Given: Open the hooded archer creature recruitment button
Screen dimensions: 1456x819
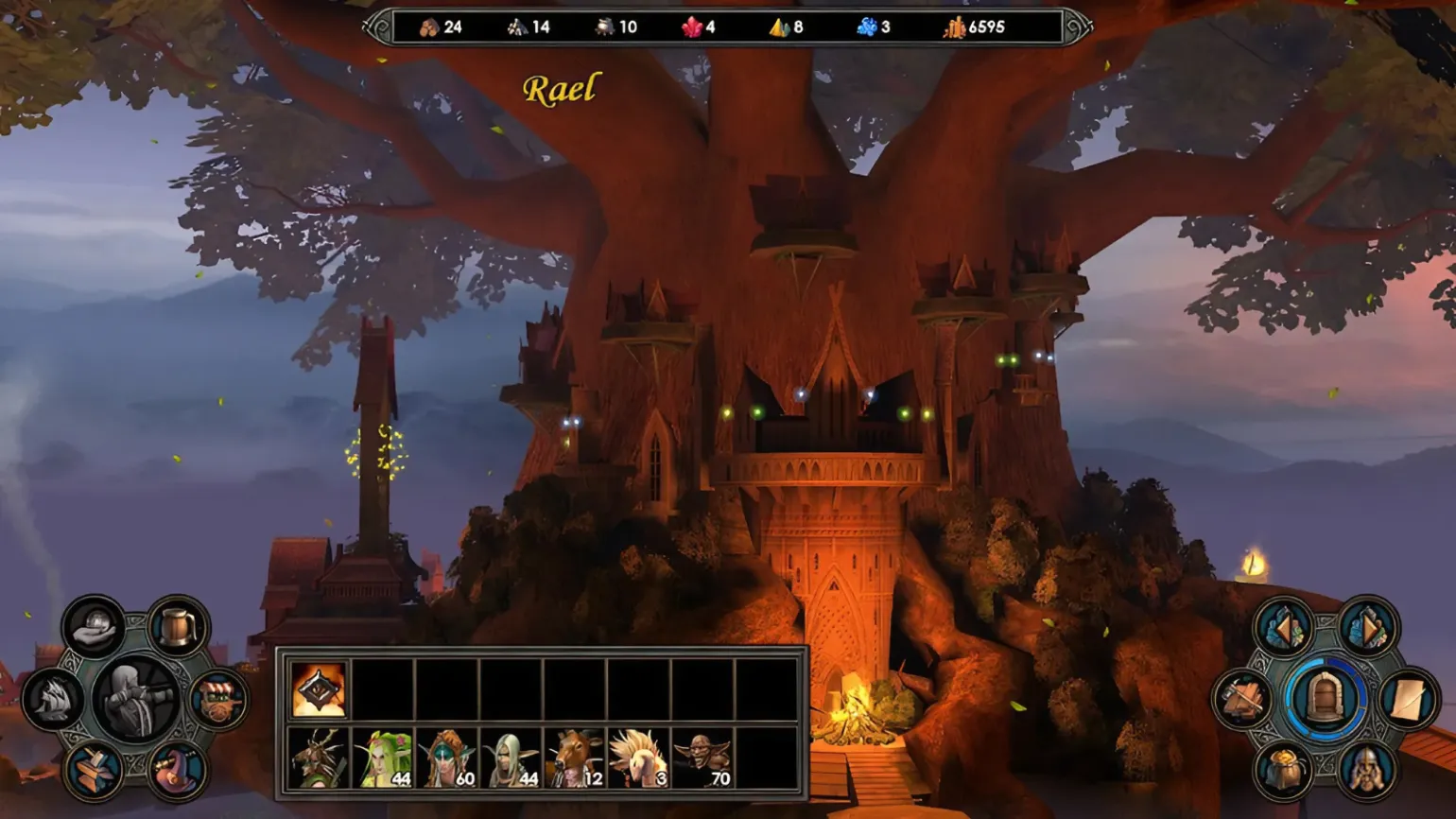Looking at the screenshot, I should click(x=136, y=699).
